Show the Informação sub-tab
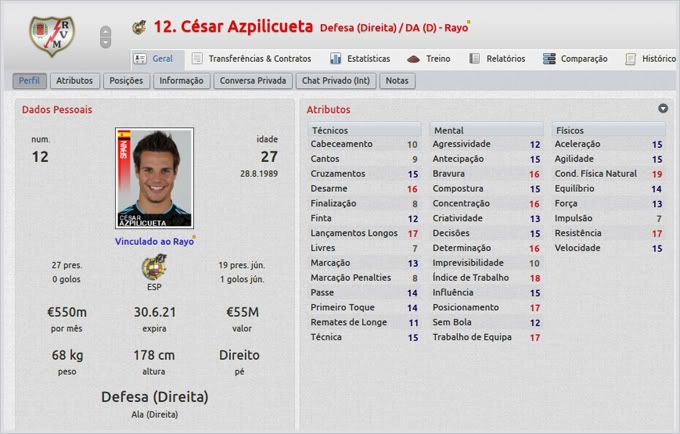Viewport: 680px width, 434px height. pos(181,80)
